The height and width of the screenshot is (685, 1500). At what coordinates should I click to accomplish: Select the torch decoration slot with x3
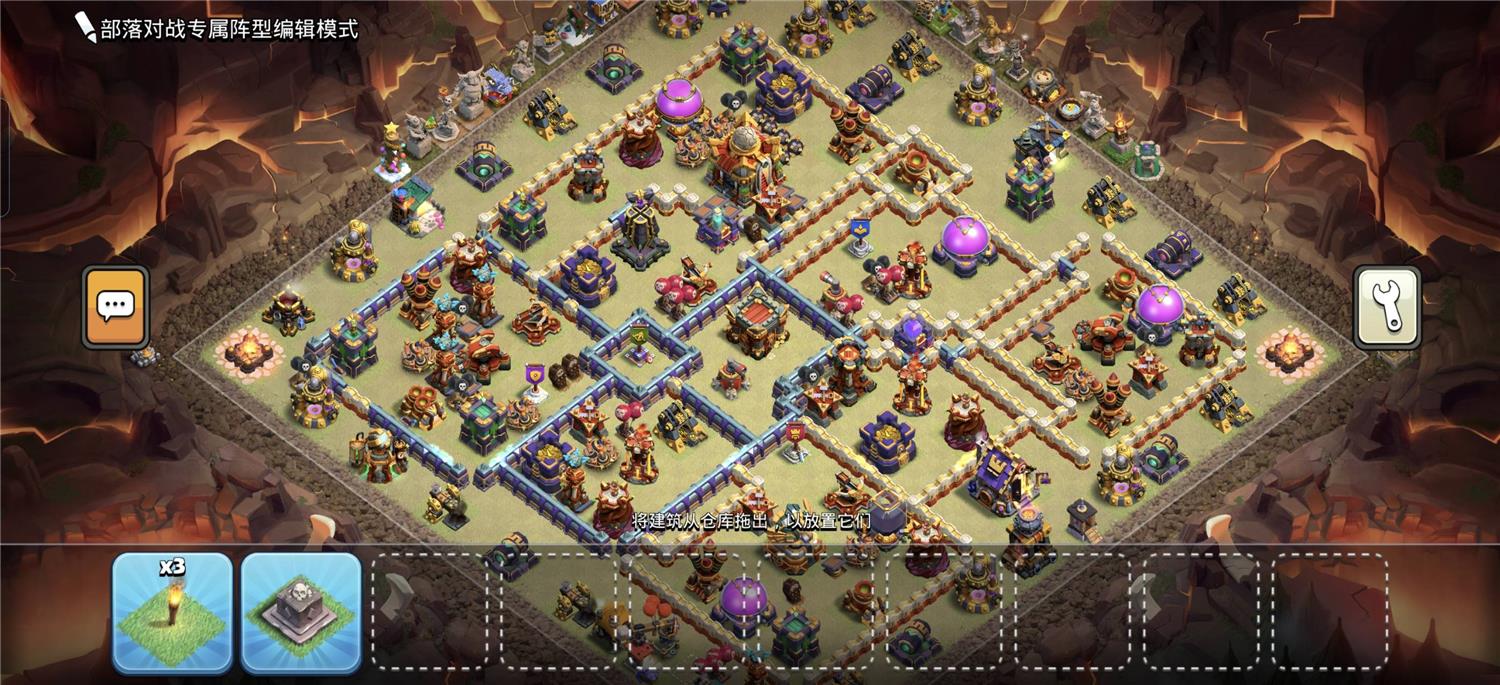point(172,610)
